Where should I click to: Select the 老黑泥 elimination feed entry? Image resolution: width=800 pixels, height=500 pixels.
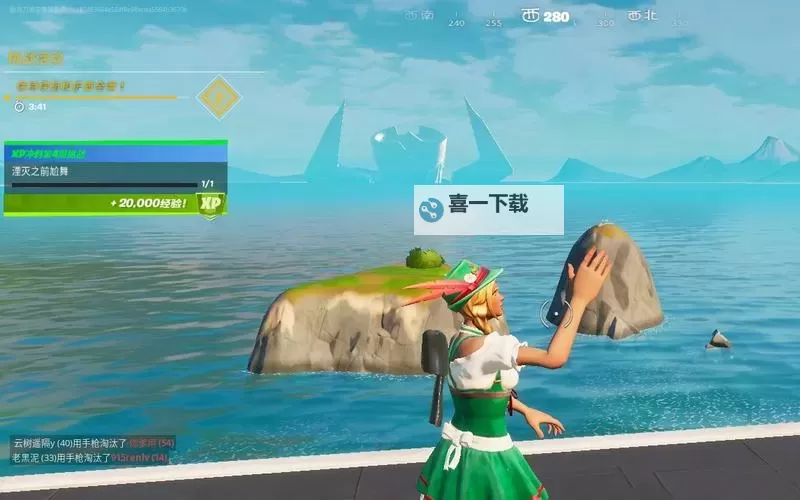pos(89,457)
